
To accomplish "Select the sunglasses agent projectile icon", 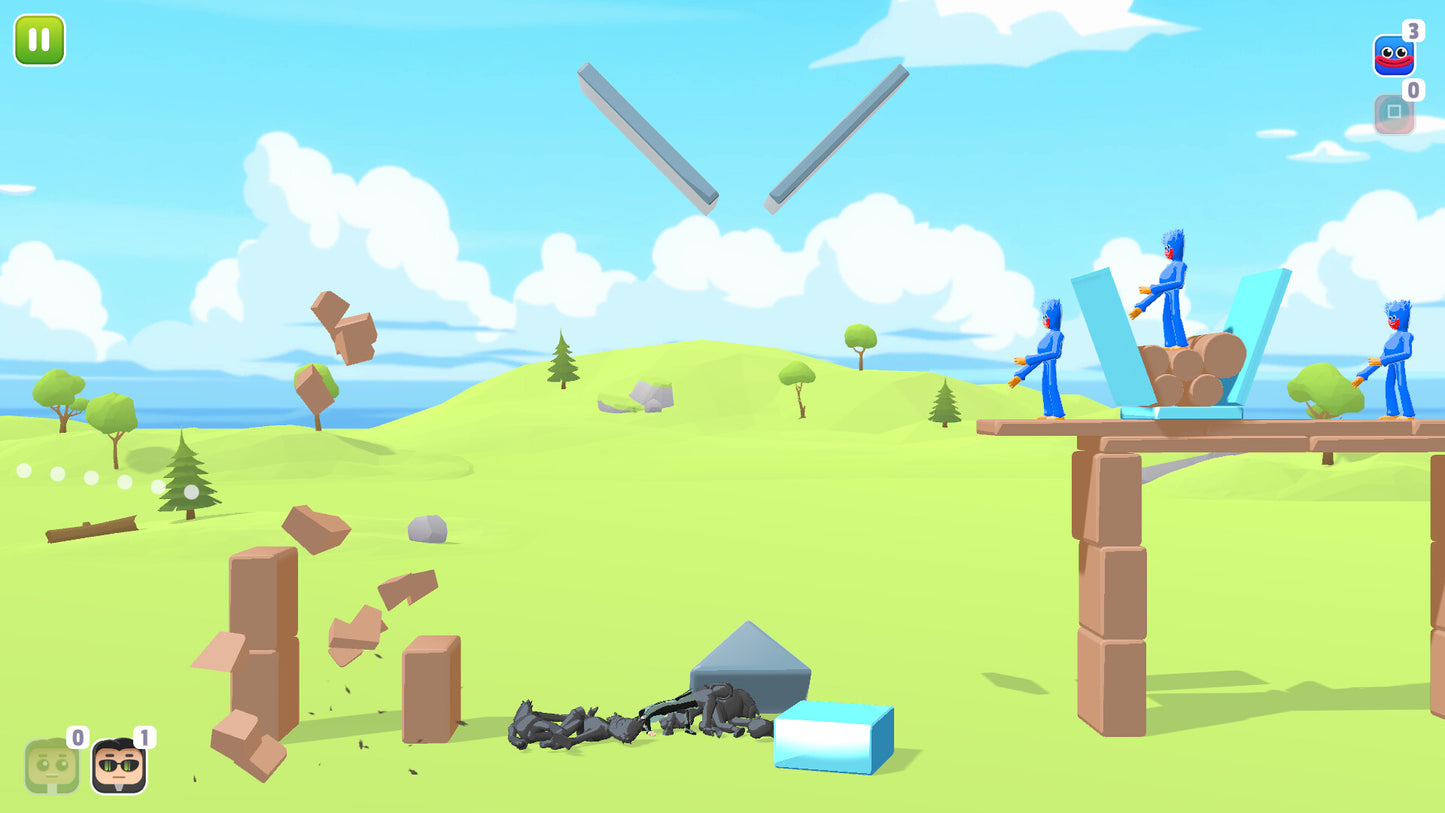I will point(117,765).
